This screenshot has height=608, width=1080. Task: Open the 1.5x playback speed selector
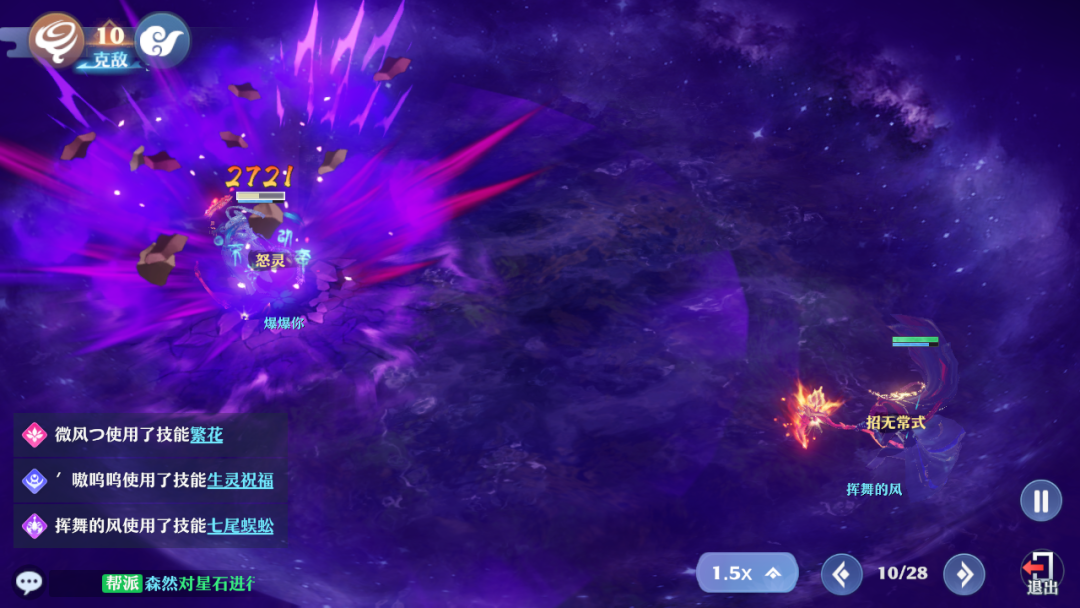click(746, 573)
